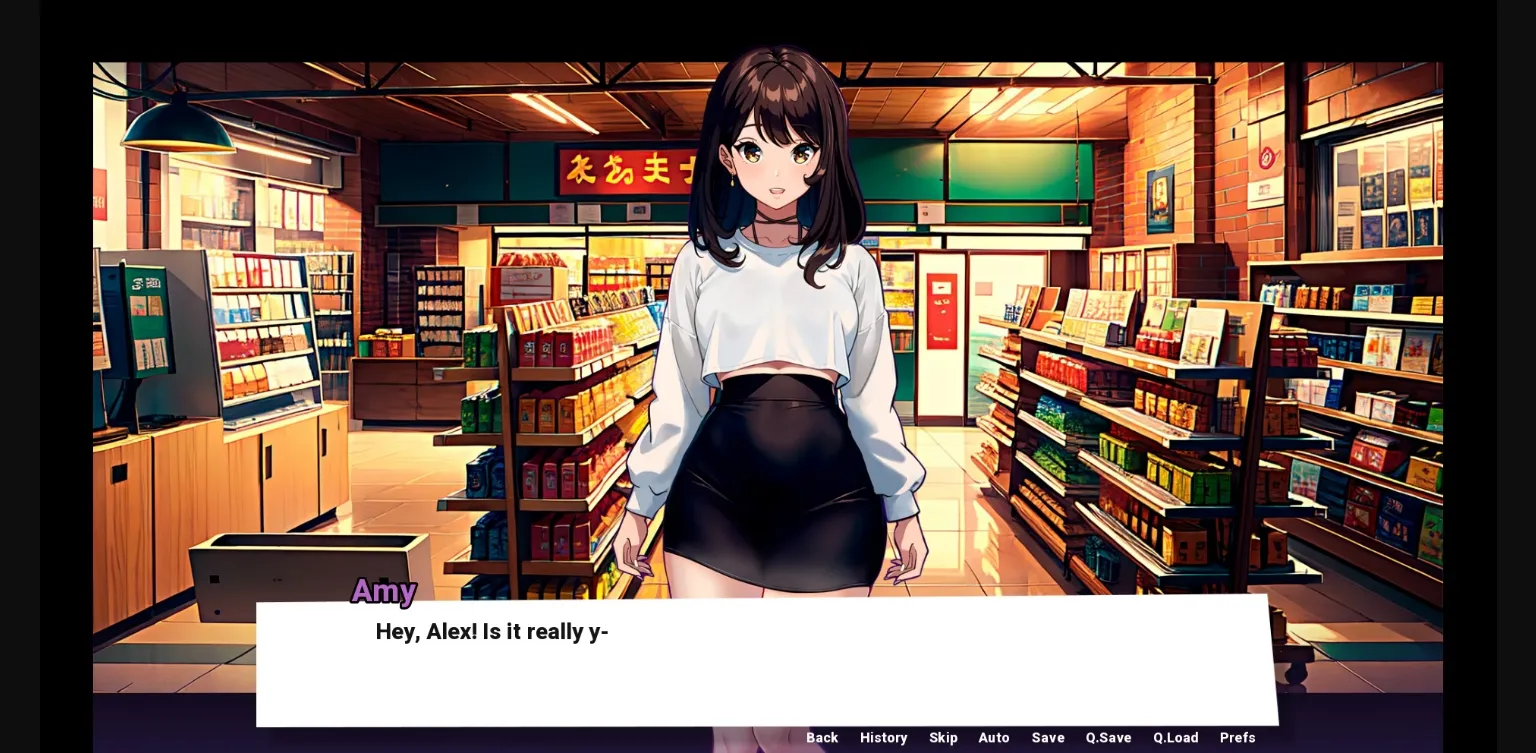Open the Prefs settings screen
Screen dimensions: 1536x753
(1237, 738)
